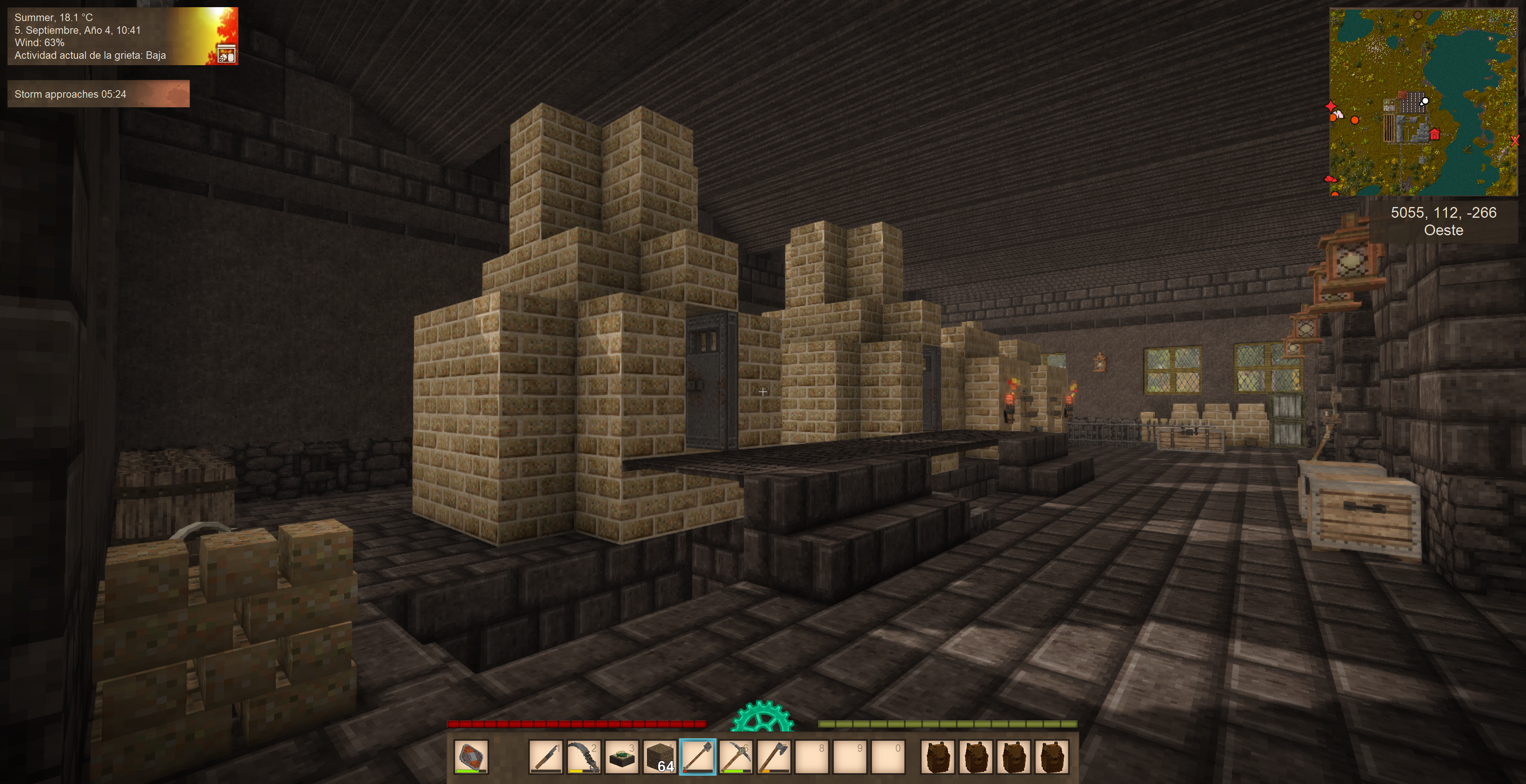Pick the soil block stack of 64
This screenshot has width=1526, height=784.
pyautogui.click(x=659, y=756)
